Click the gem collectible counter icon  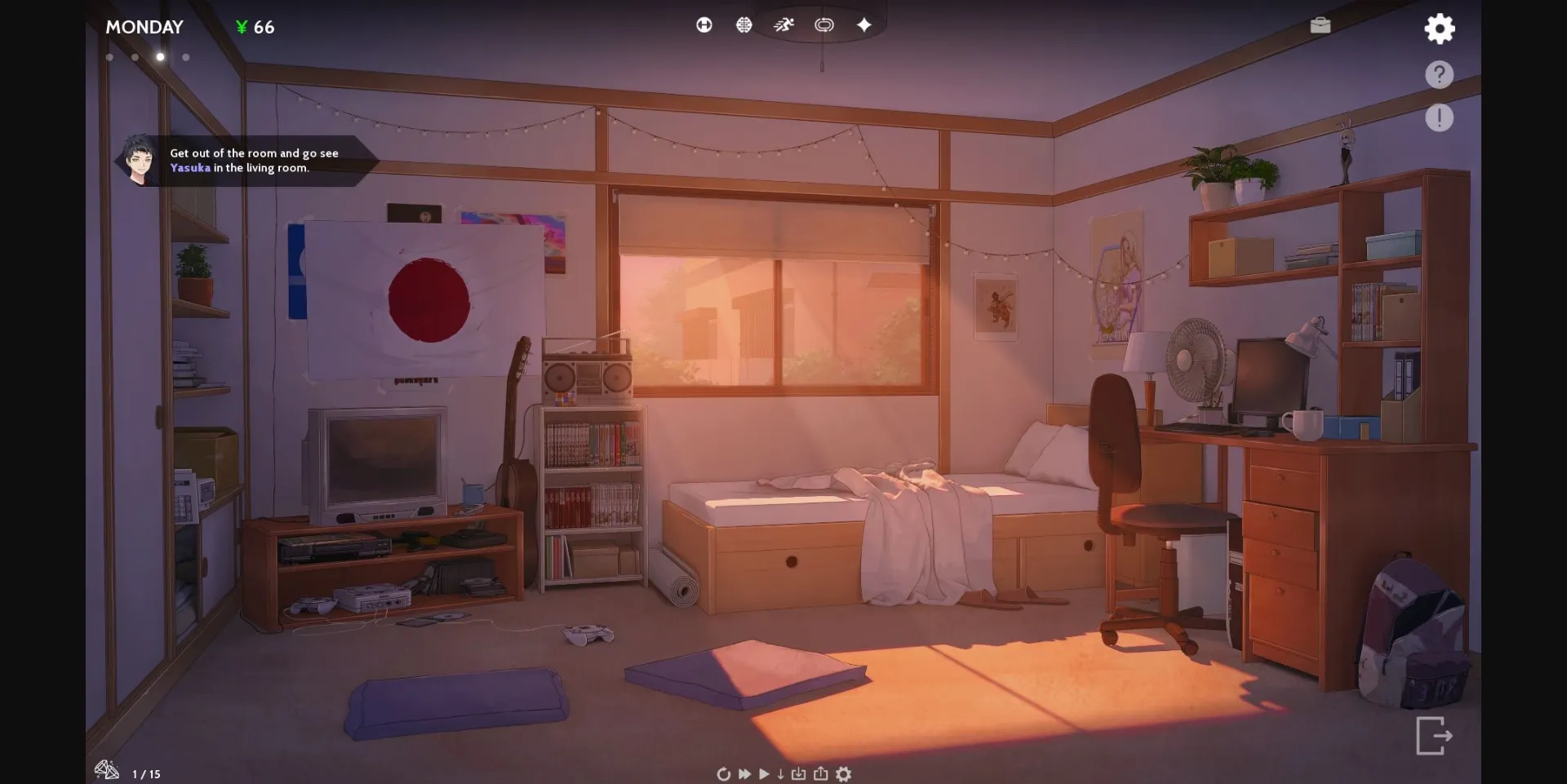pos(106,770)
